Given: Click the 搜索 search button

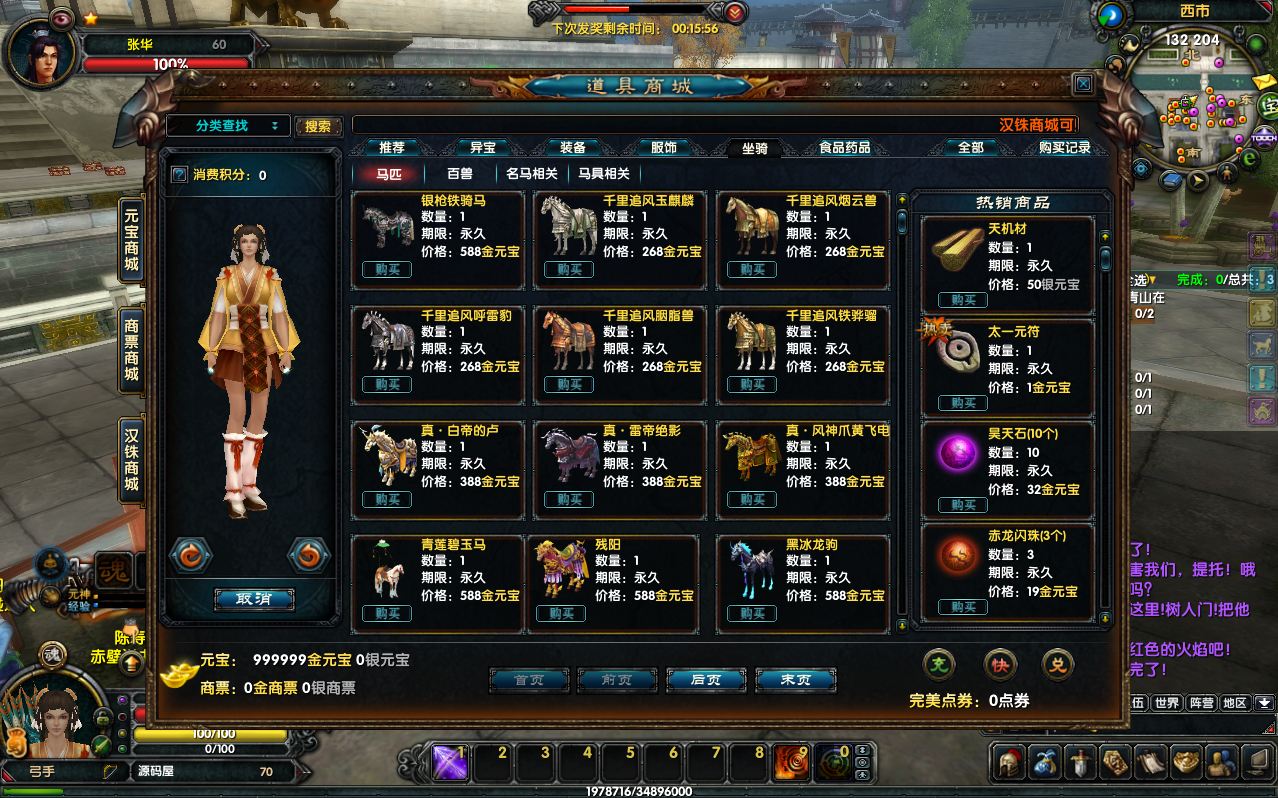Looking at the screenshot, I should (x=318, y=127).
